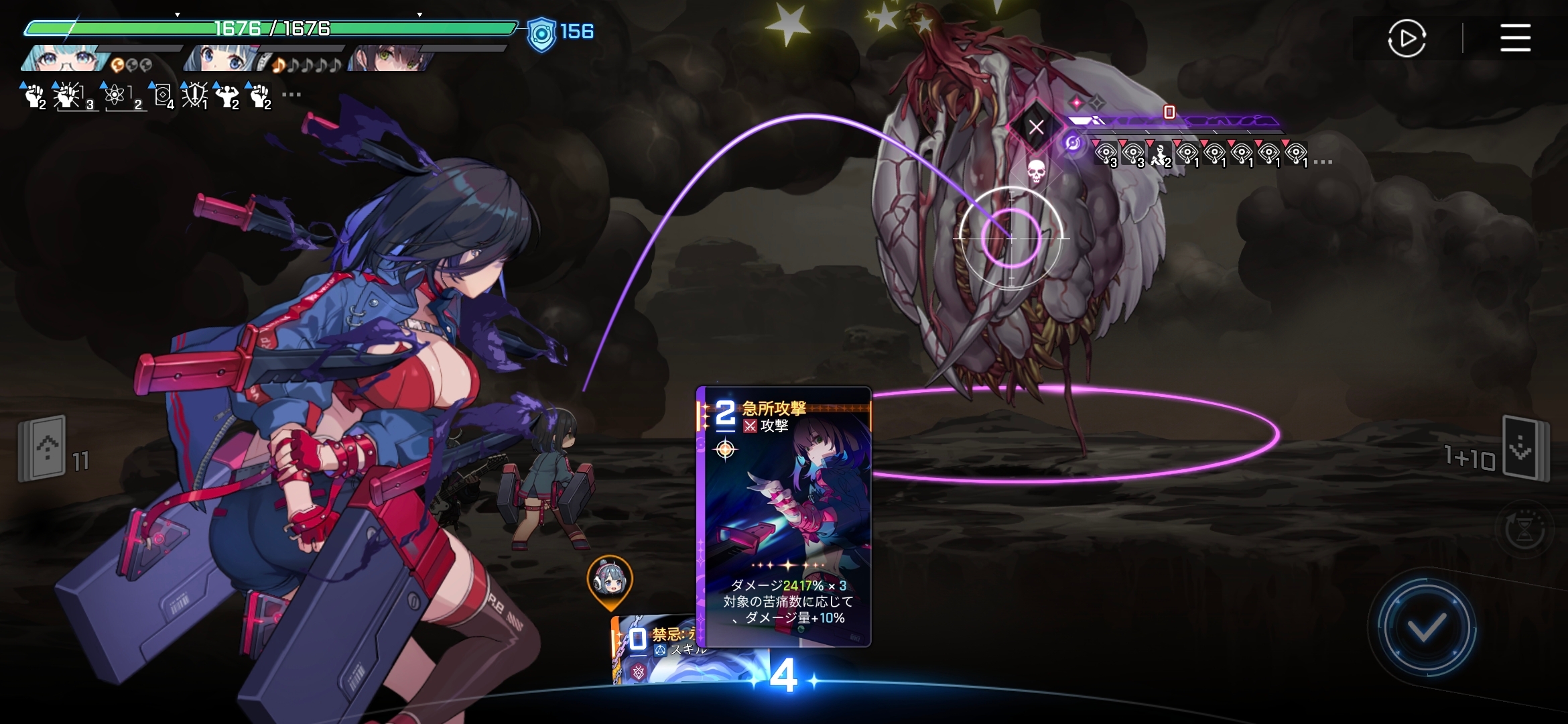
Task: Confirm with the blue checkmark button
Action: click(x=1426, y=628)
